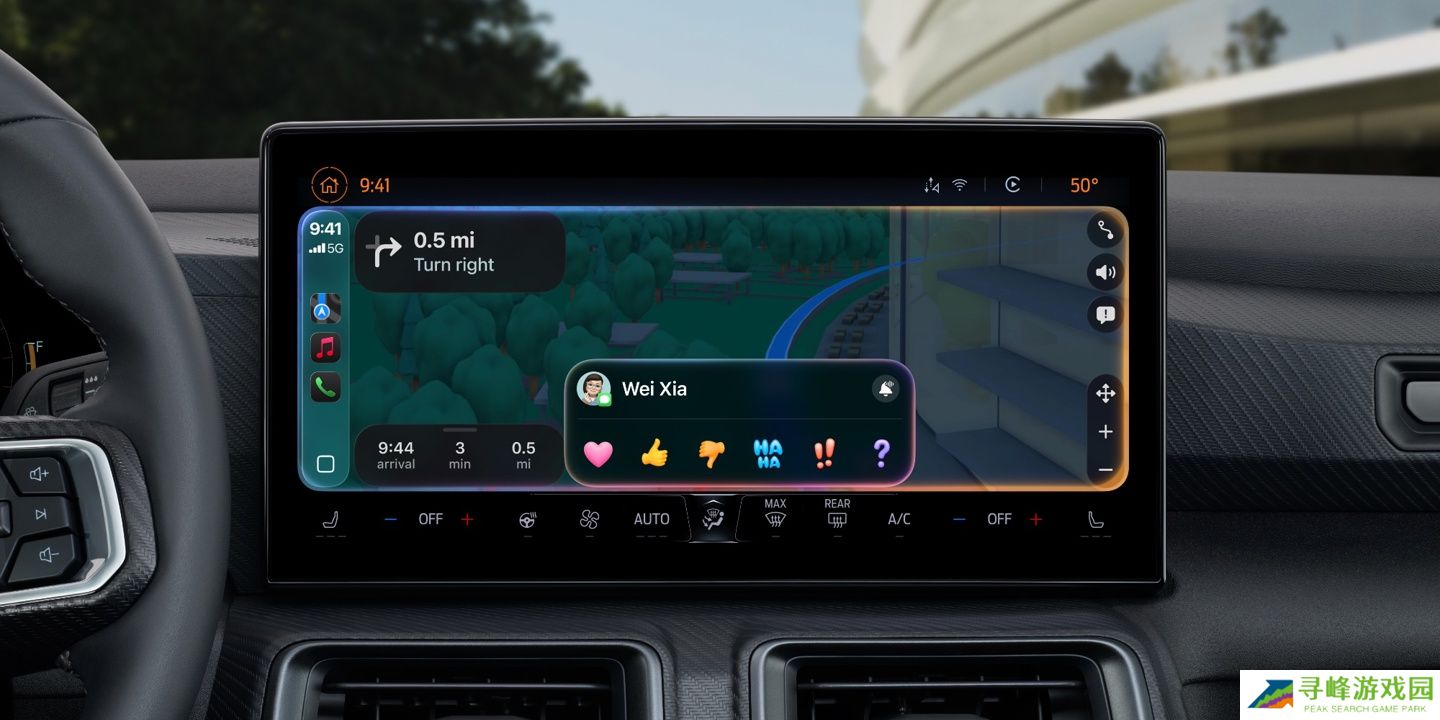Select the Turn right direction card
Image resolution: width=1440 pixels, height=720 pixels.
pyautogui.click(x=460, y=252)
